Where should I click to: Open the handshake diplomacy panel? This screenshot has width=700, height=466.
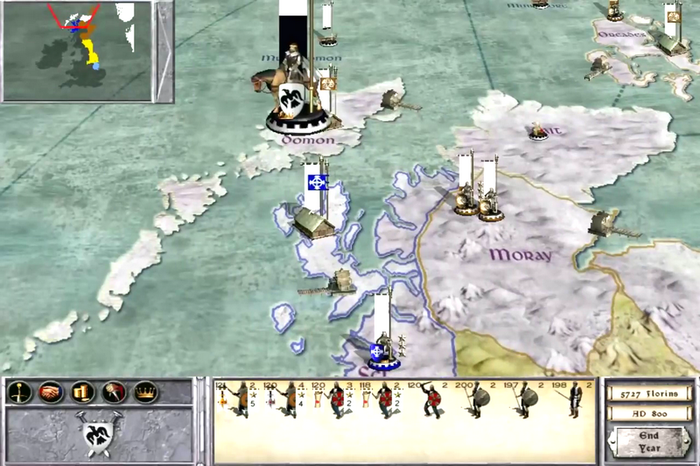[51, 392]
